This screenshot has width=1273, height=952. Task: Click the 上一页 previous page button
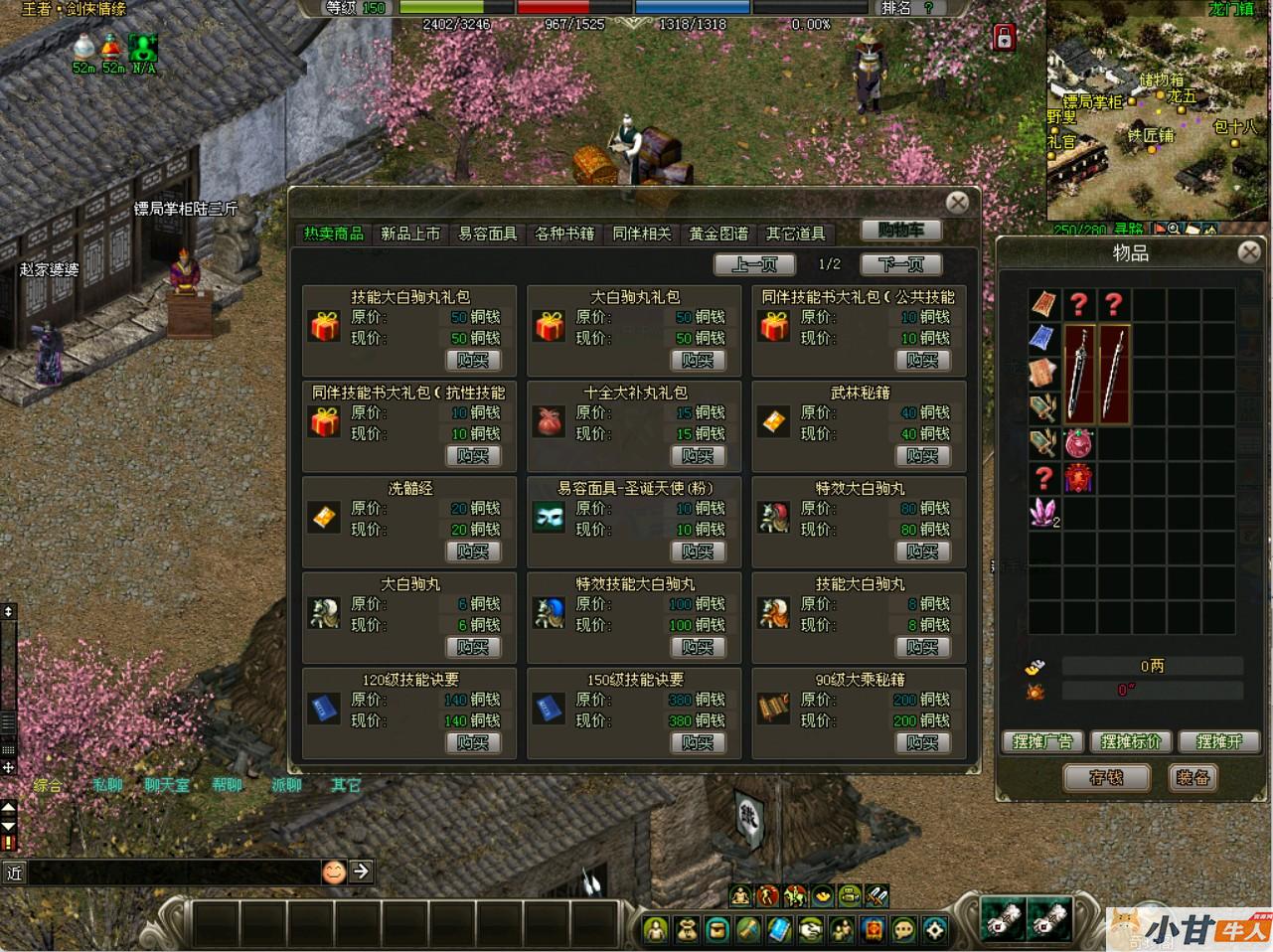754,264
